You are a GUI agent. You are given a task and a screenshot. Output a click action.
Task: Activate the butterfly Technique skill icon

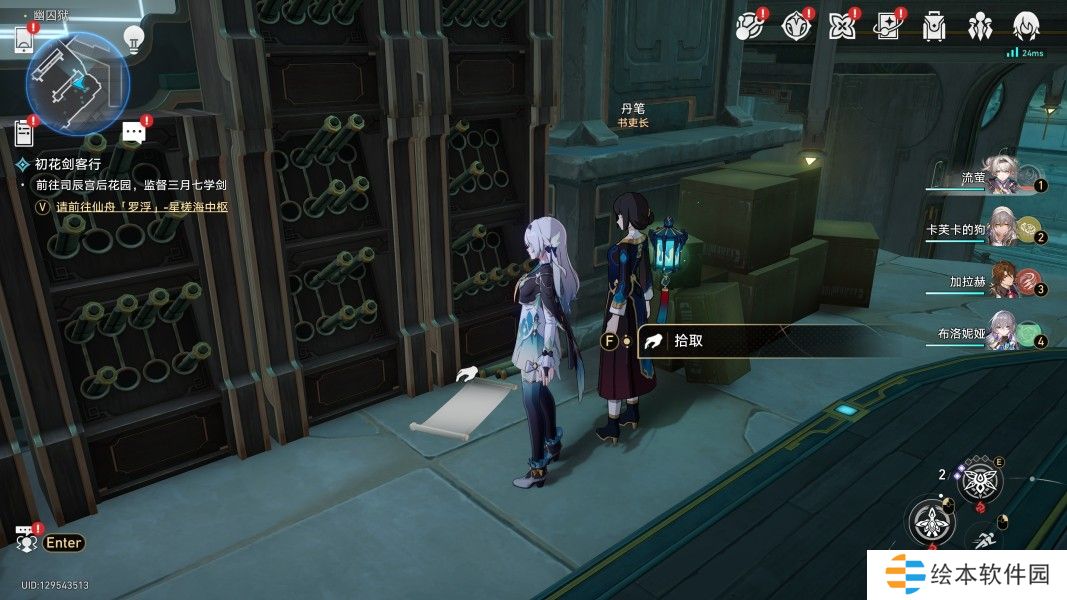point(979,484)
